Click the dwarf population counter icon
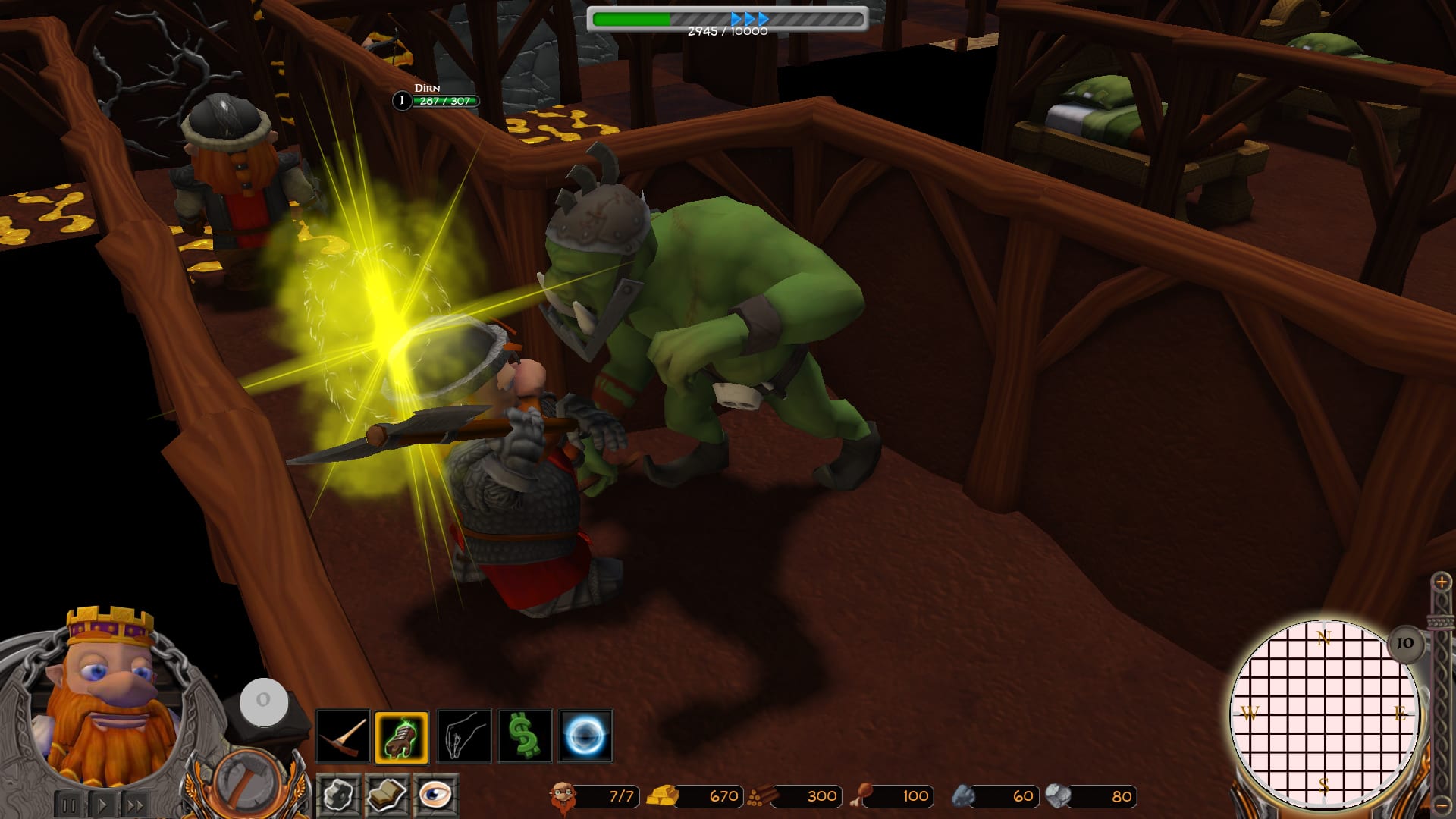Screen dimensions: 1456x819 point(562,796)
